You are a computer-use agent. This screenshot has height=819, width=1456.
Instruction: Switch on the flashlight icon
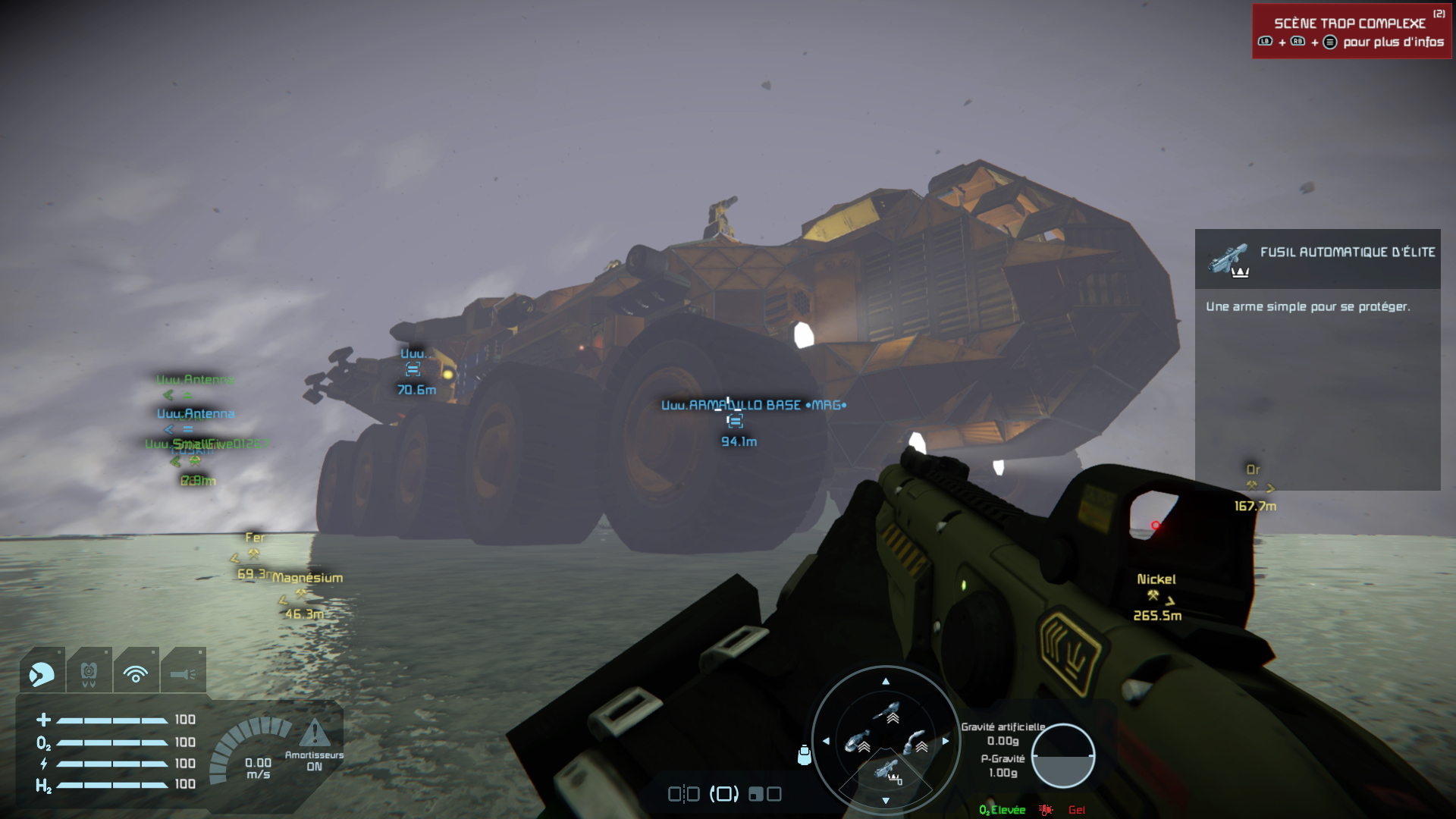tap(183, 673)
